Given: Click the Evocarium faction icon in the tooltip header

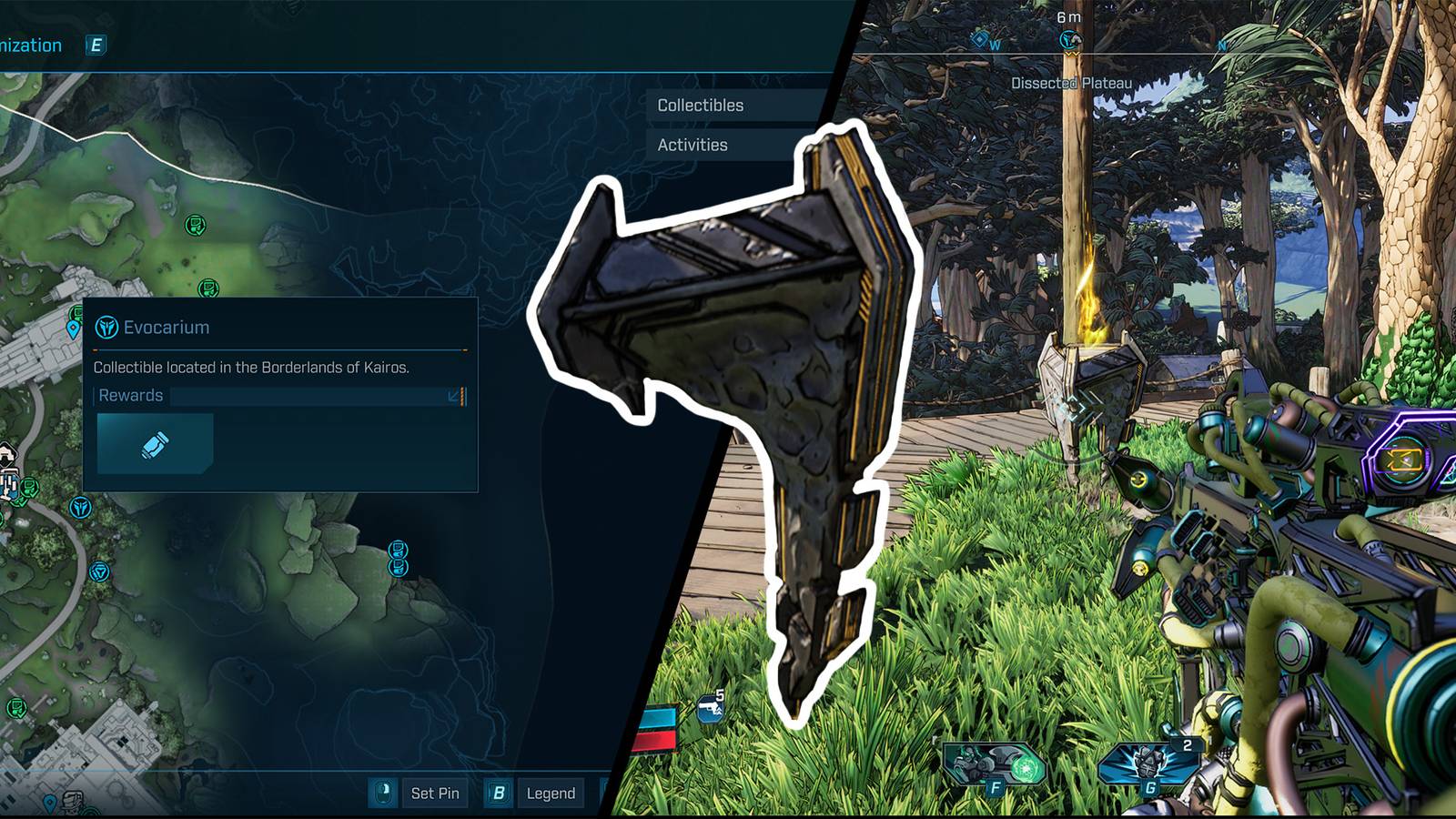Looking at the screenshot, I should pos(106,327).
